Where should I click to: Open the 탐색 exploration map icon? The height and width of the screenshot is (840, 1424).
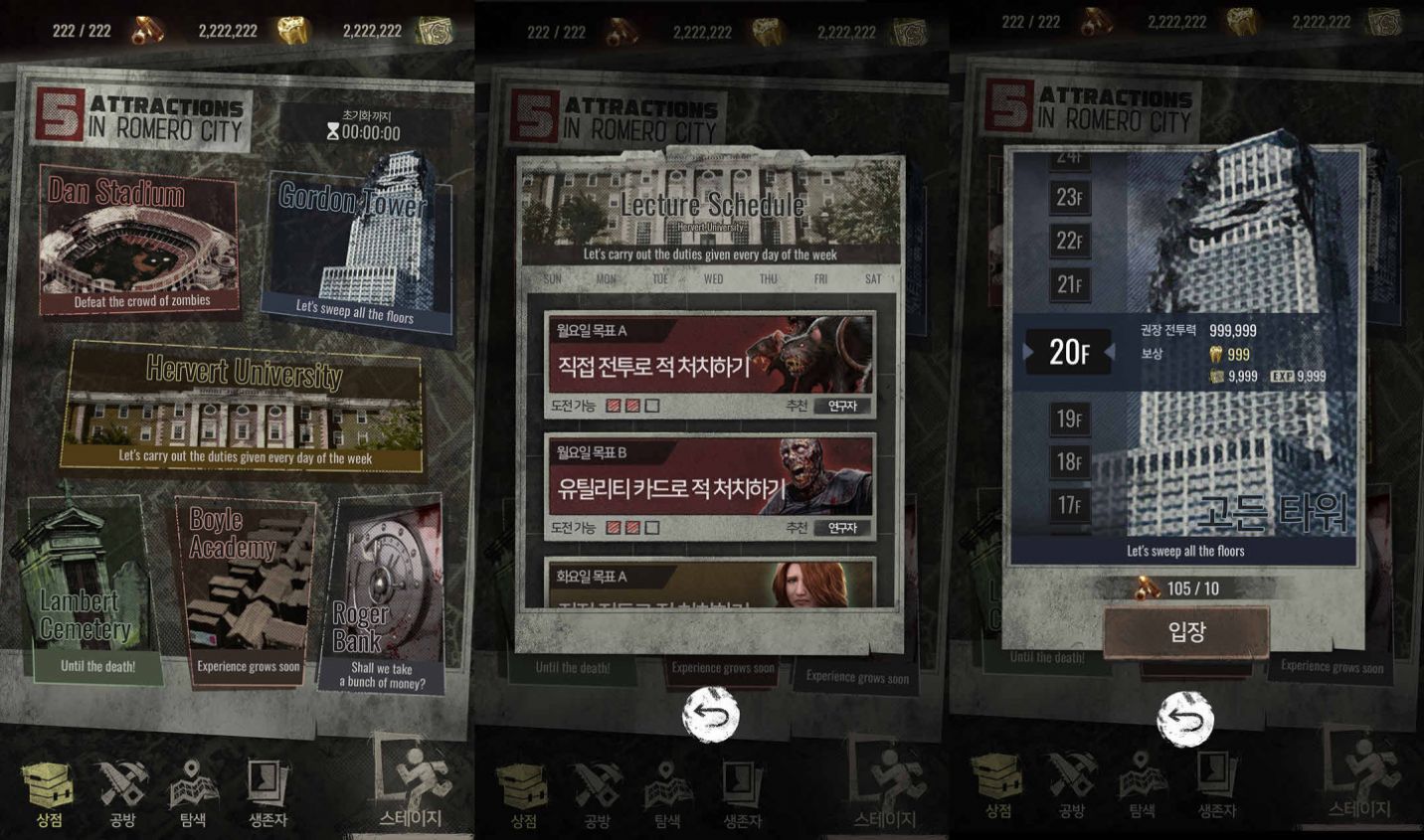(x=191, y=785)
